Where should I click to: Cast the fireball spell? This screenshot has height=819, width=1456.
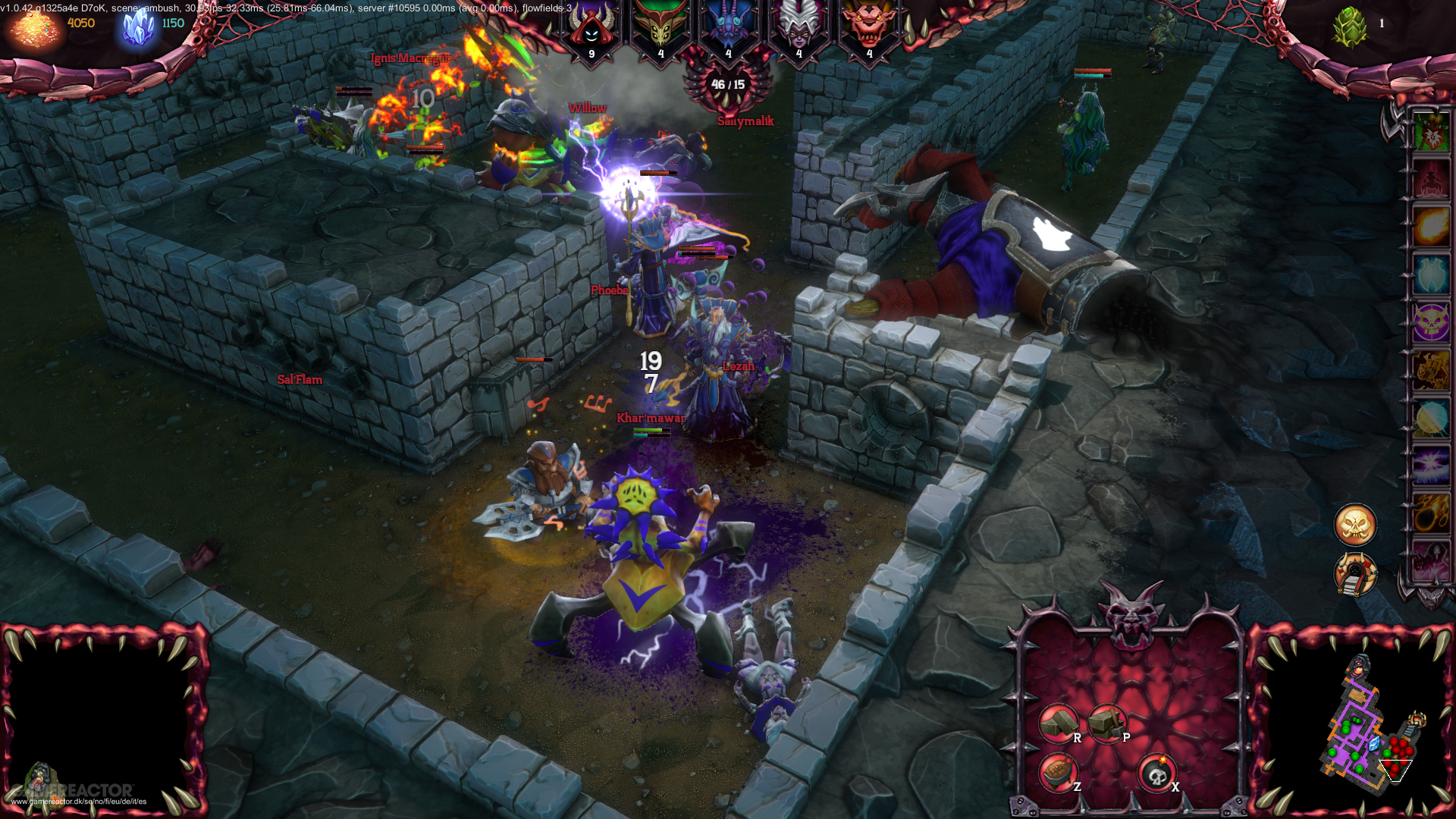tap(1431, 227)
